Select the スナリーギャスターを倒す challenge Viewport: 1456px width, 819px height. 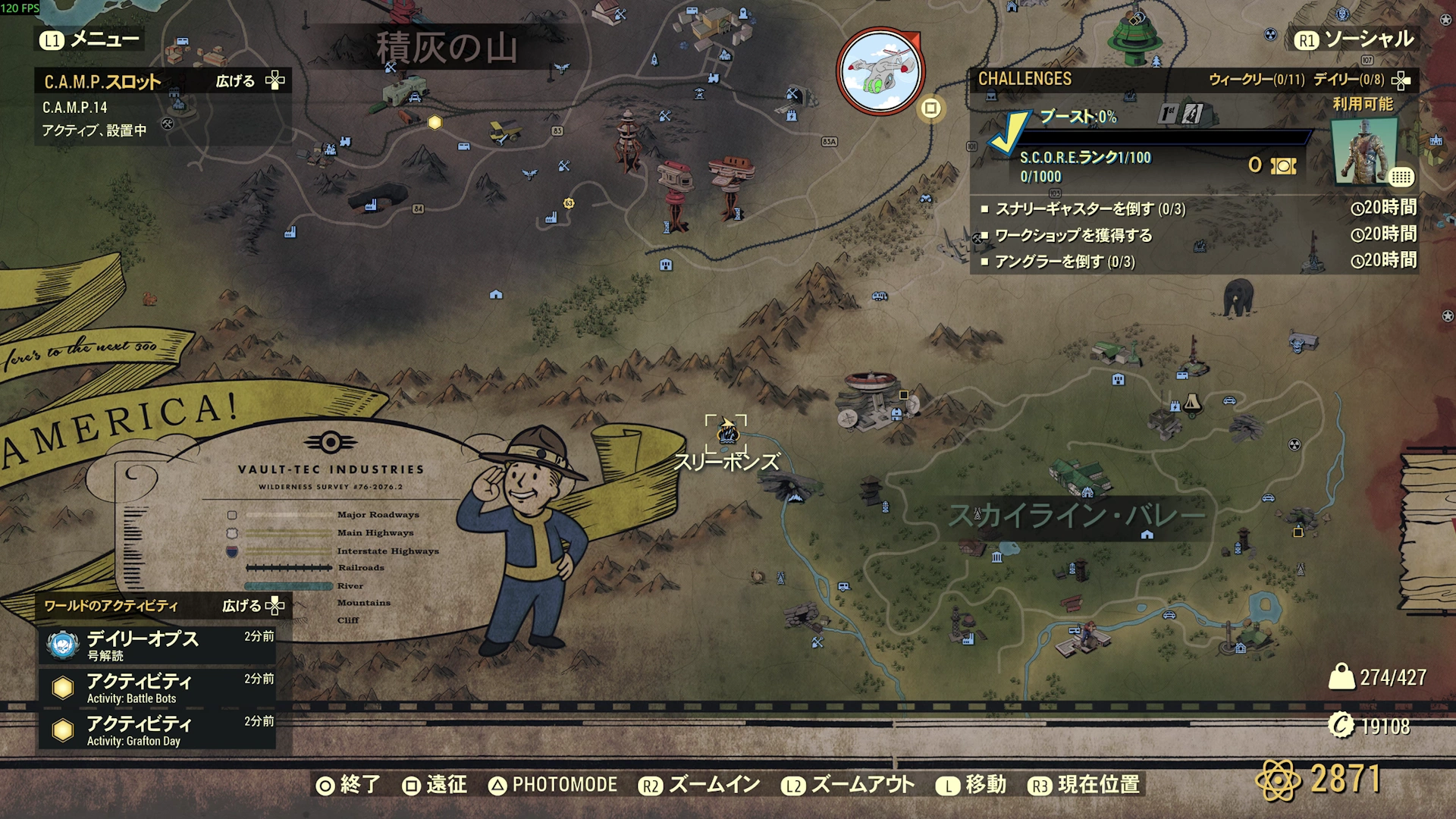point(1089,209)
